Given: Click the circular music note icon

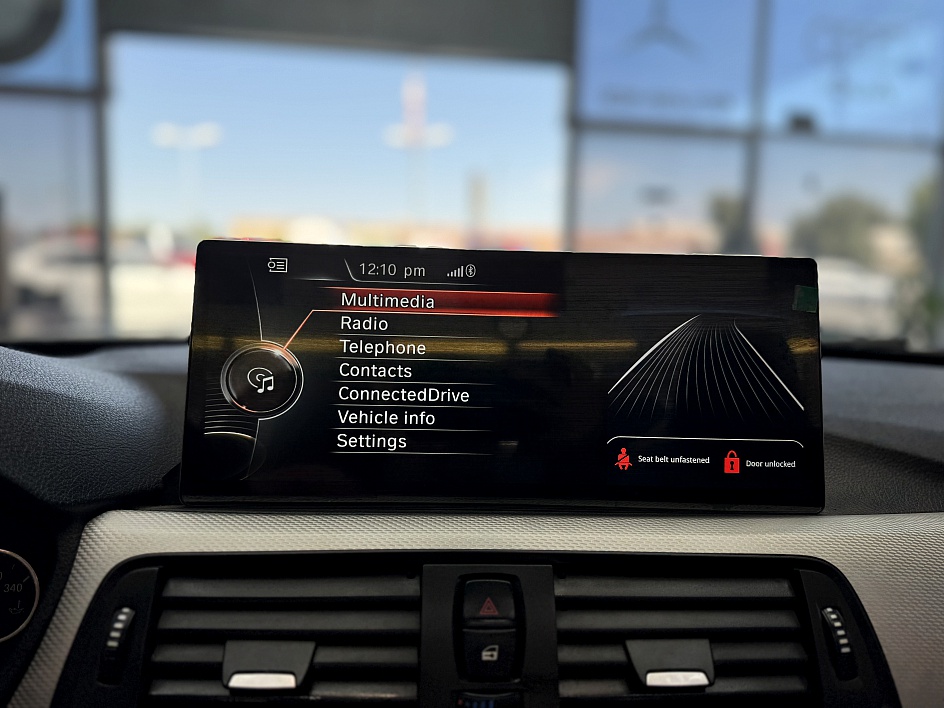Looking at the screenshot, I should pos(260,380).
